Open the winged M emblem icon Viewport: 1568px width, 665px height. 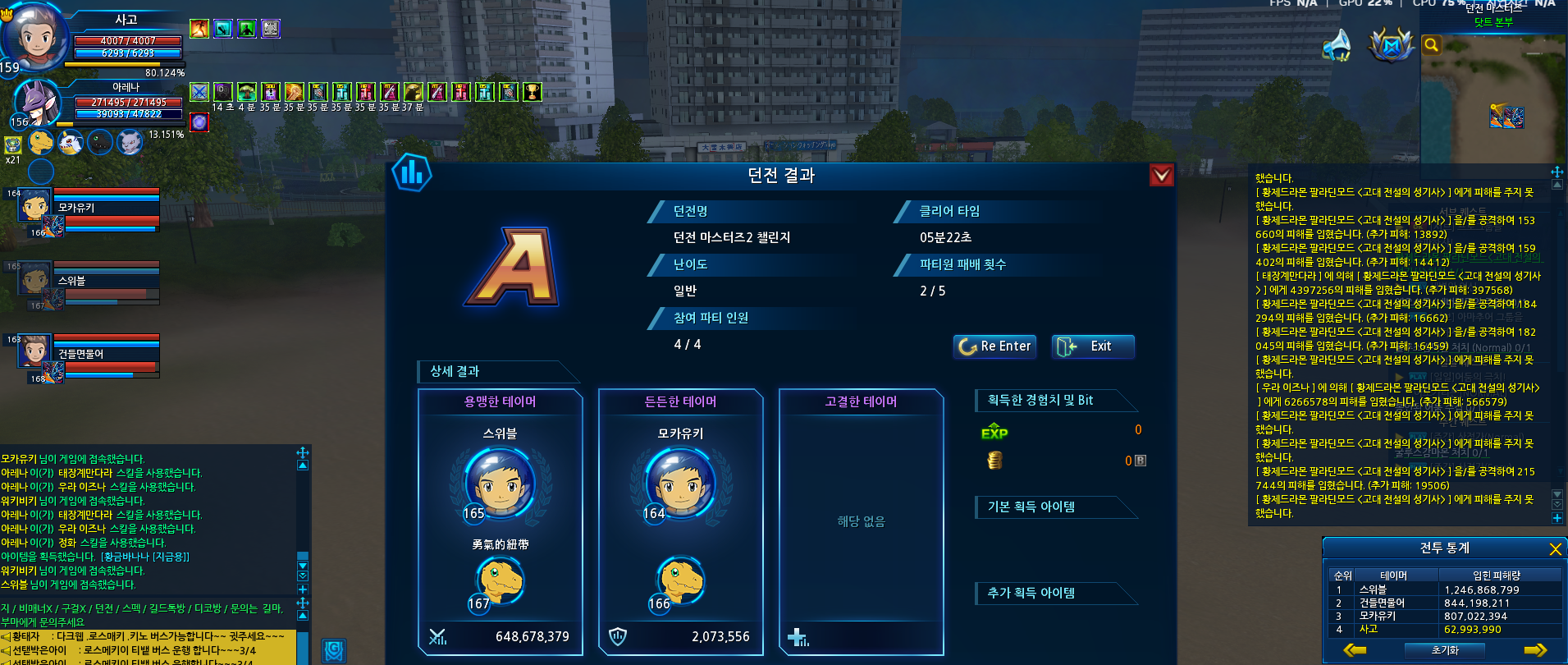pos(1391,45)
